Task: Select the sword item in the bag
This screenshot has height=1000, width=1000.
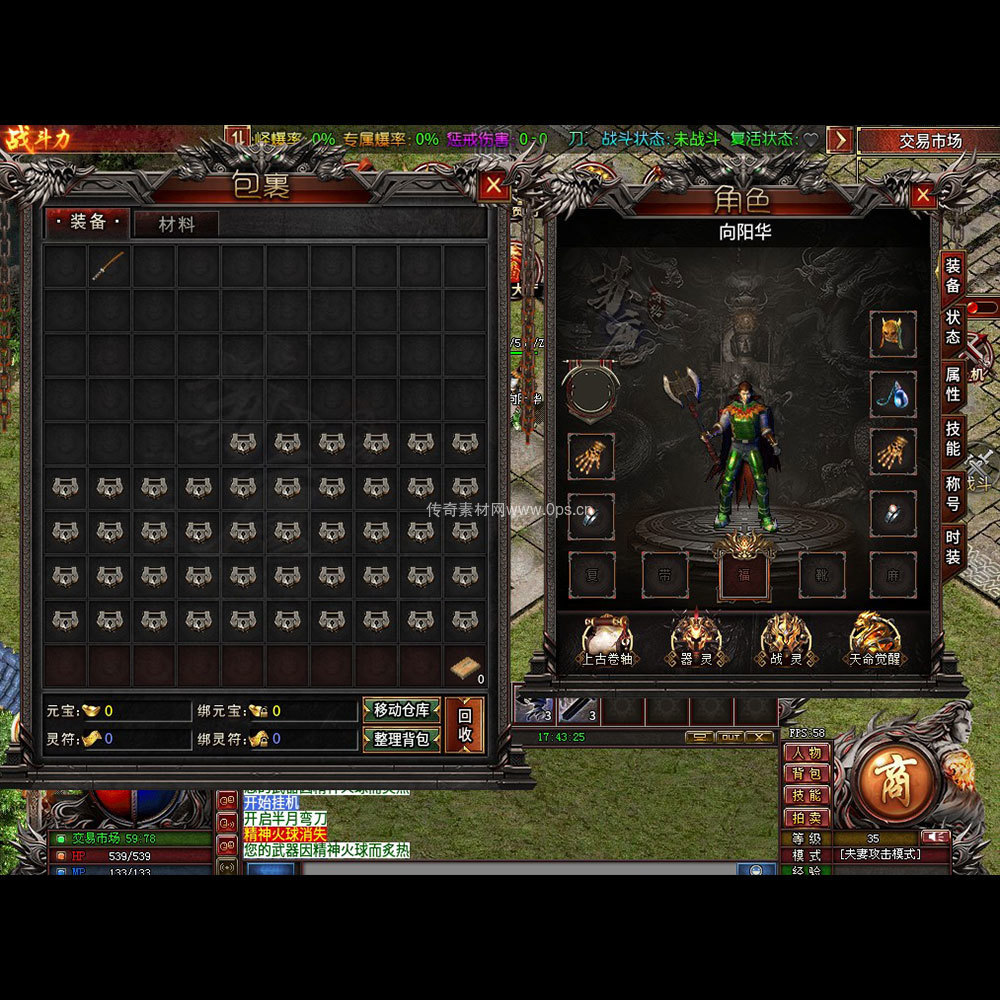Action: (109, 267)
